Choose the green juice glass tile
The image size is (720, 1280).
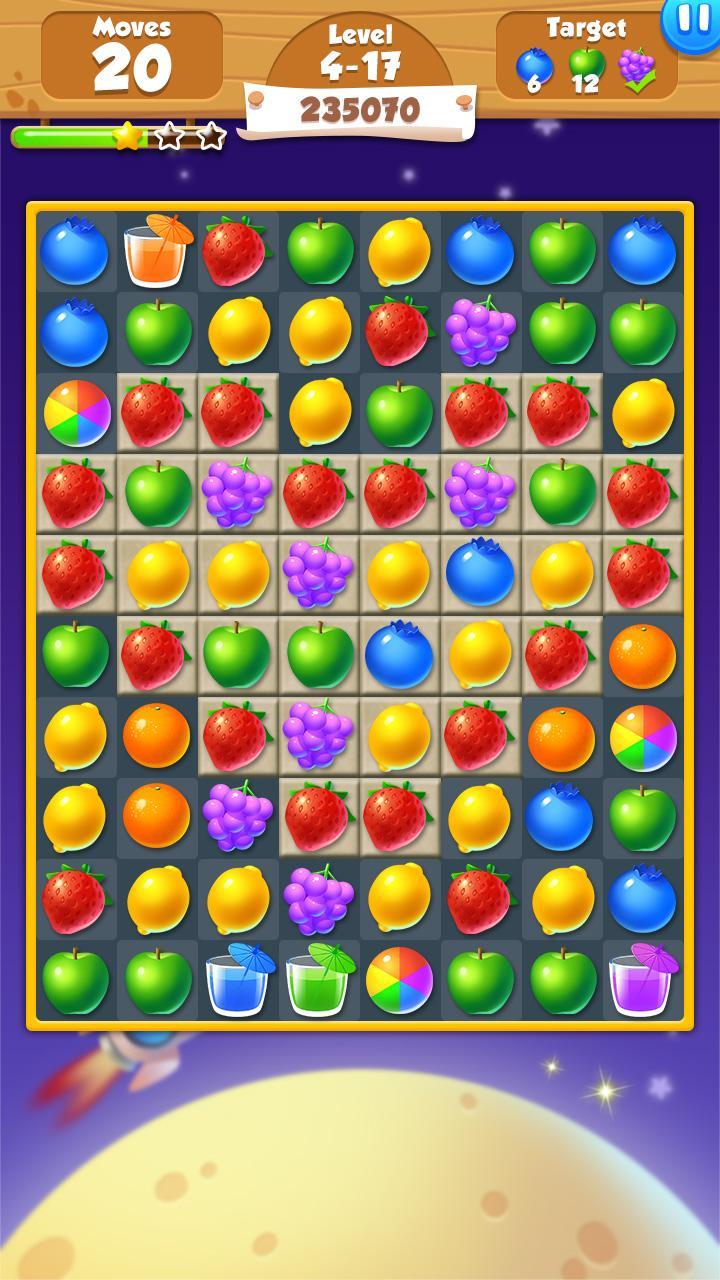pyautogui.click(x=318, y=980)
